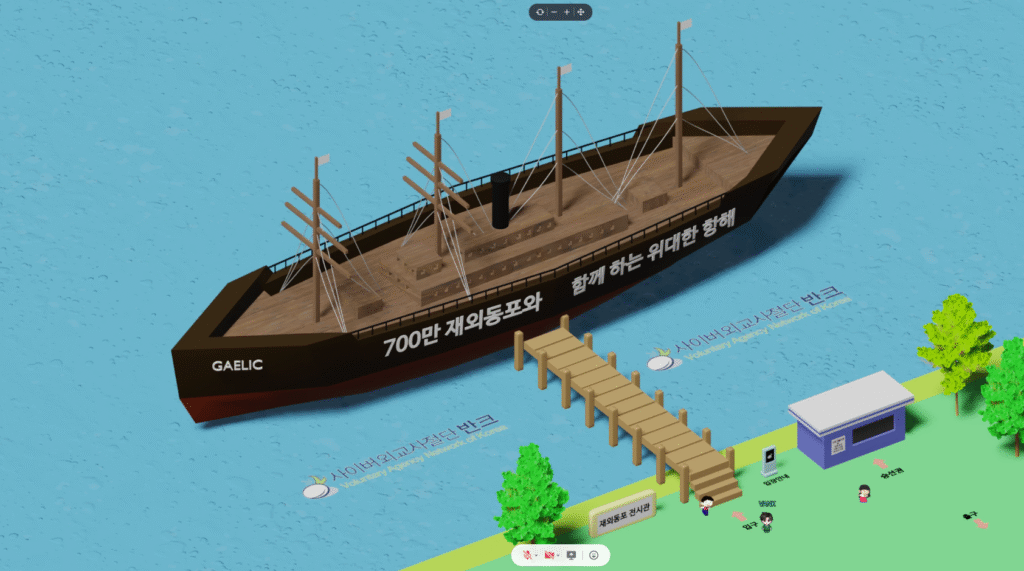
Task: Open the microphone options dropdown arrow
Action: click(x=536, y=554)
